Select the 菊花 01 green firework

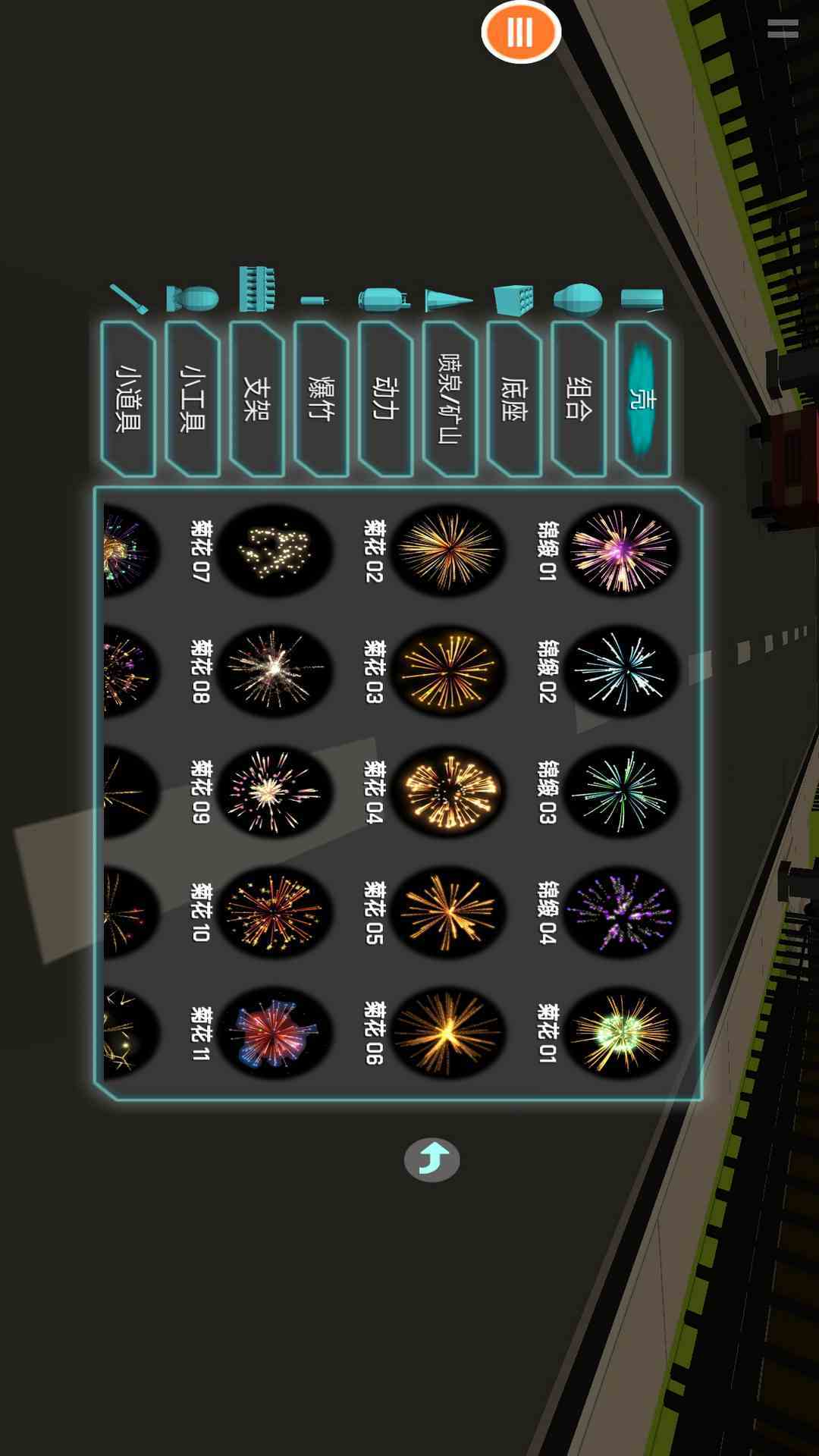pyautogui.click(x=620, y=1033)
